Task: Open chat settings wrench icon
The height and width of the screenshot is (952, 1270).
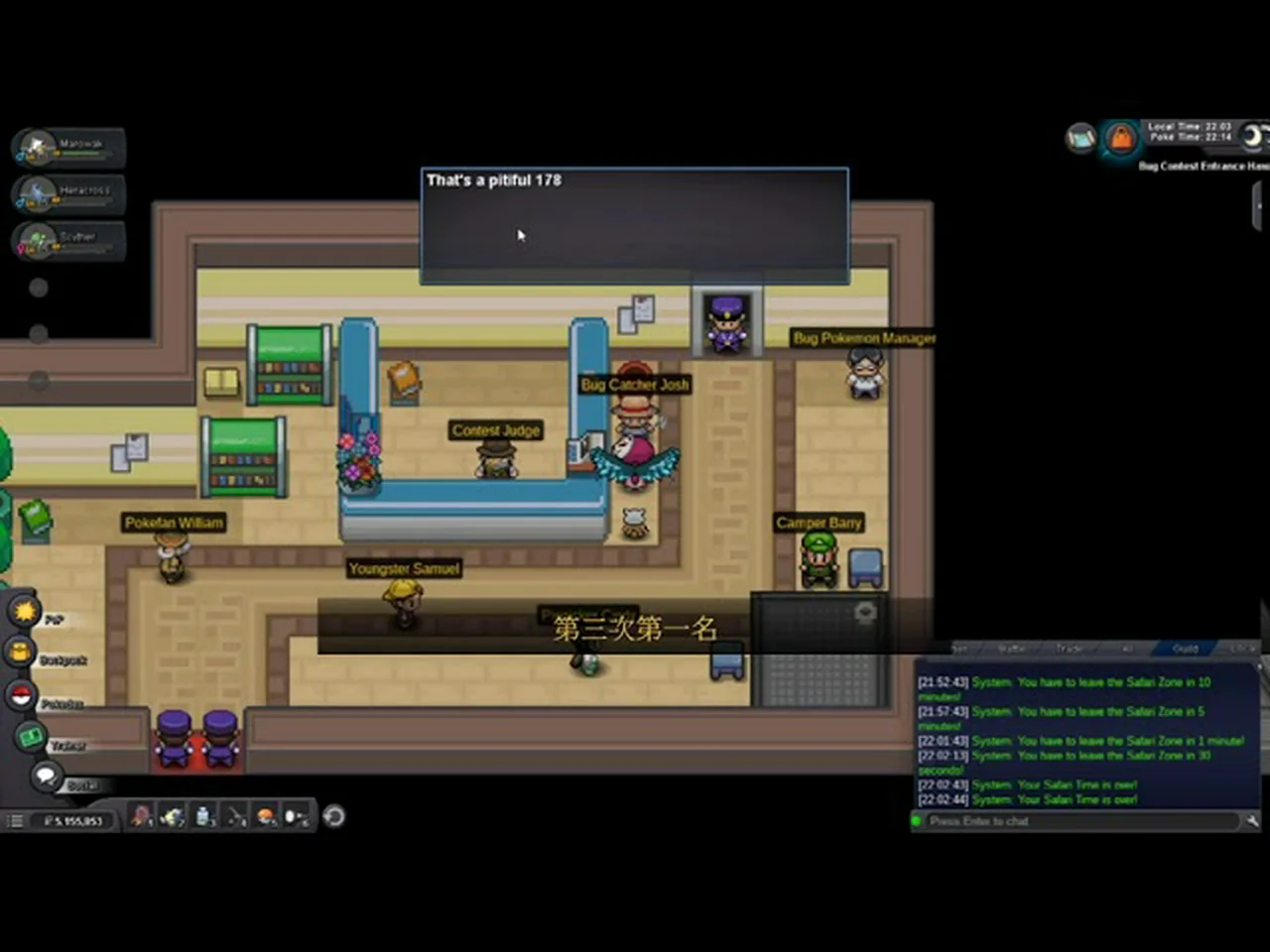Action: (1252, 820)
